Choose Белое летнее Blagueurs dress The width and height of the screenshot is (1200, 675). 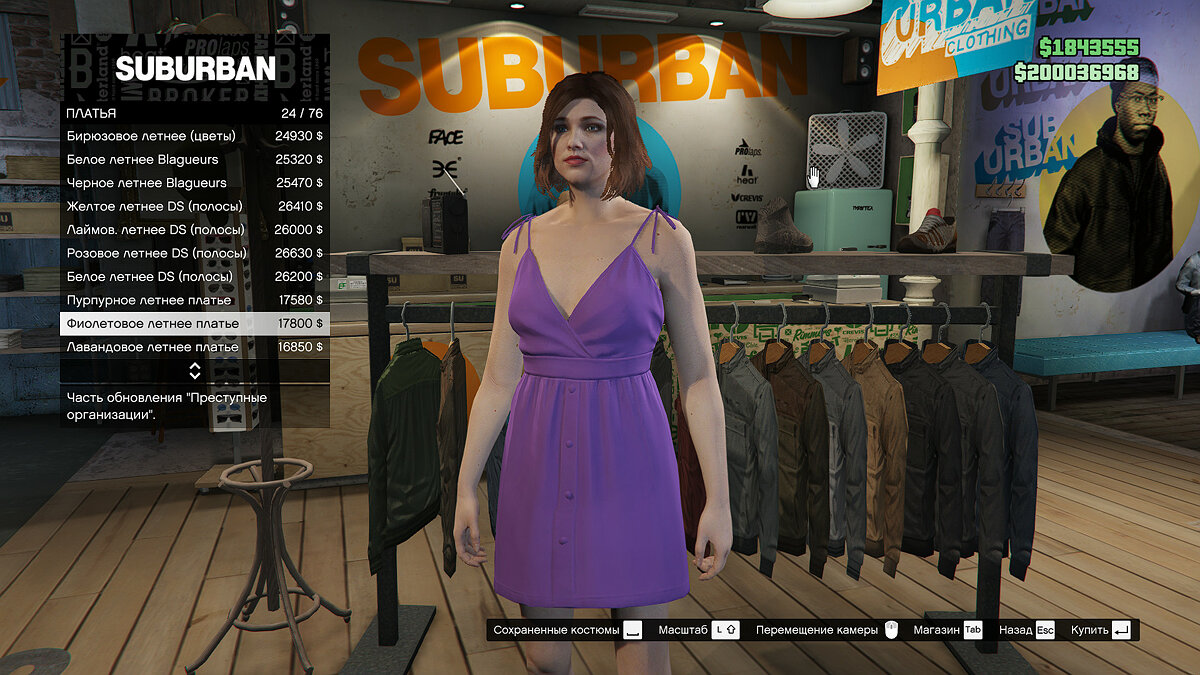[x=195, y=159]
